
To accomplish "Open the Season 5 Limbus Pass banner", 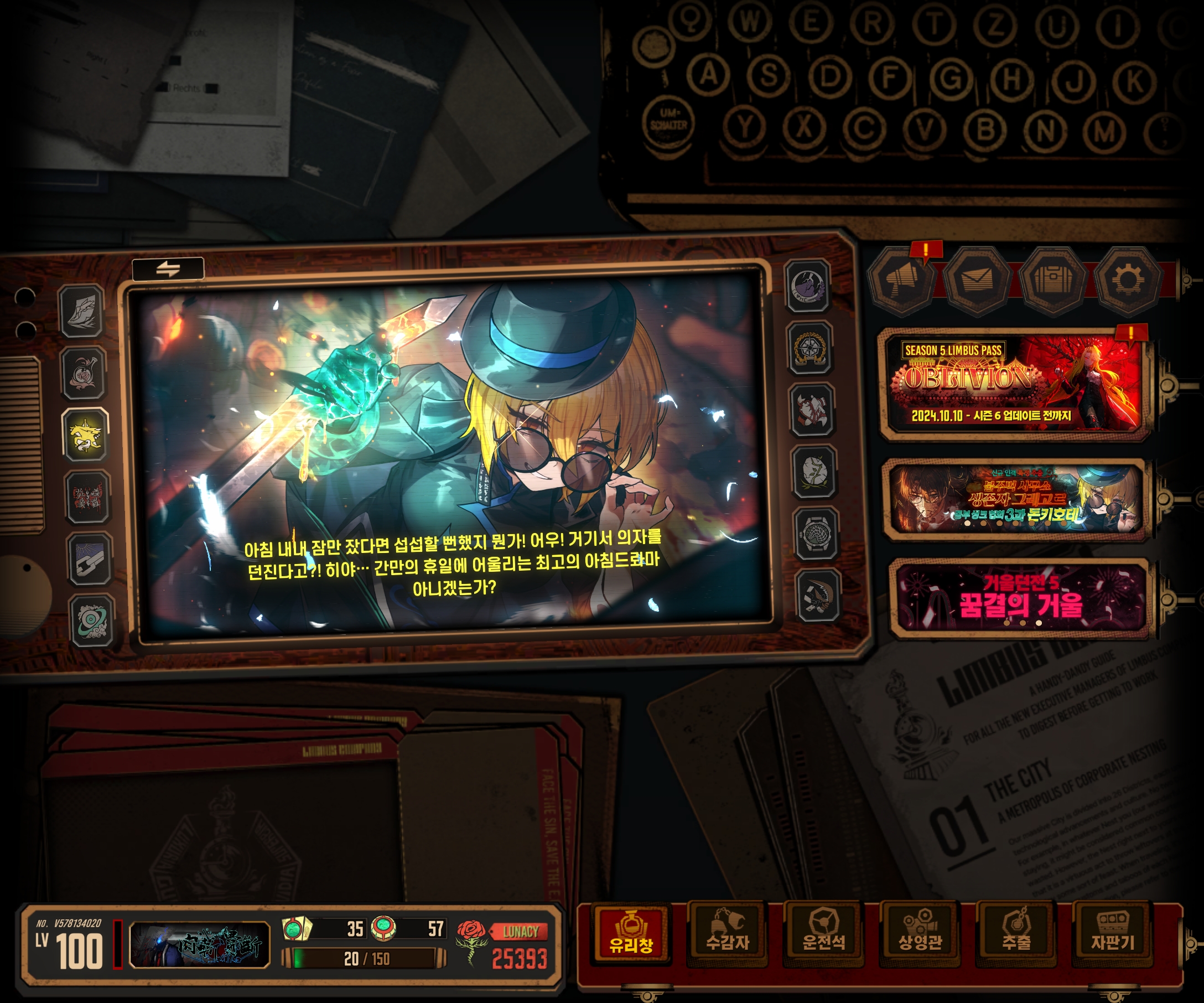I will (x=1014, y=383).
